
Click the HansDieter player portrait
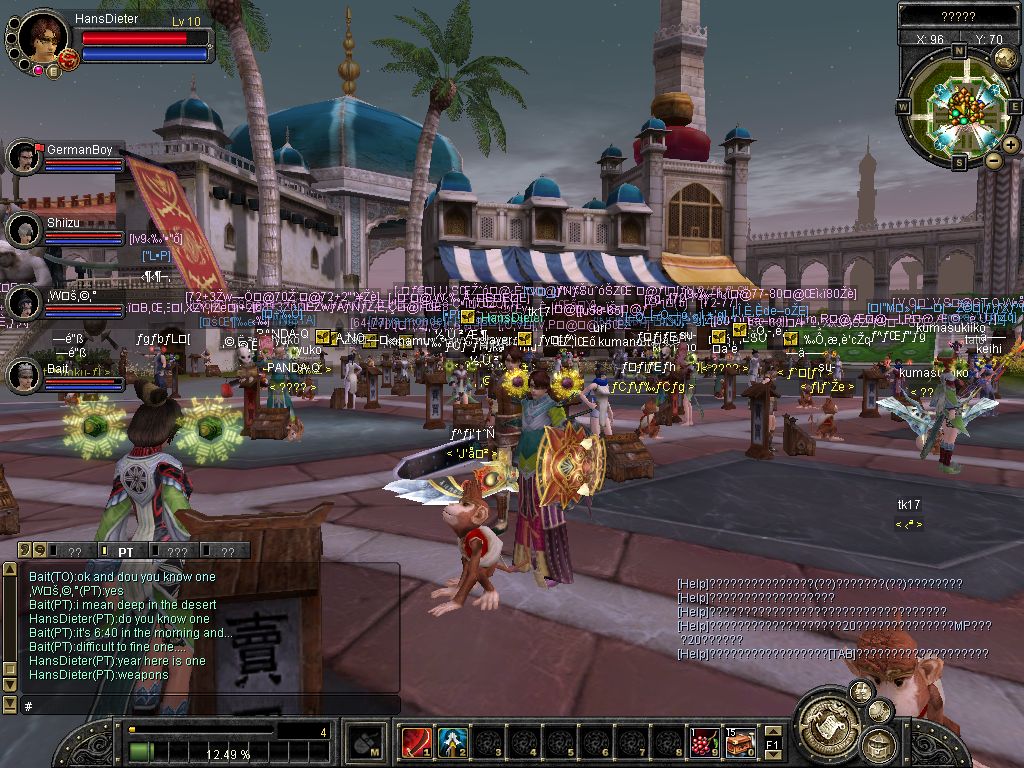(41, 38)
